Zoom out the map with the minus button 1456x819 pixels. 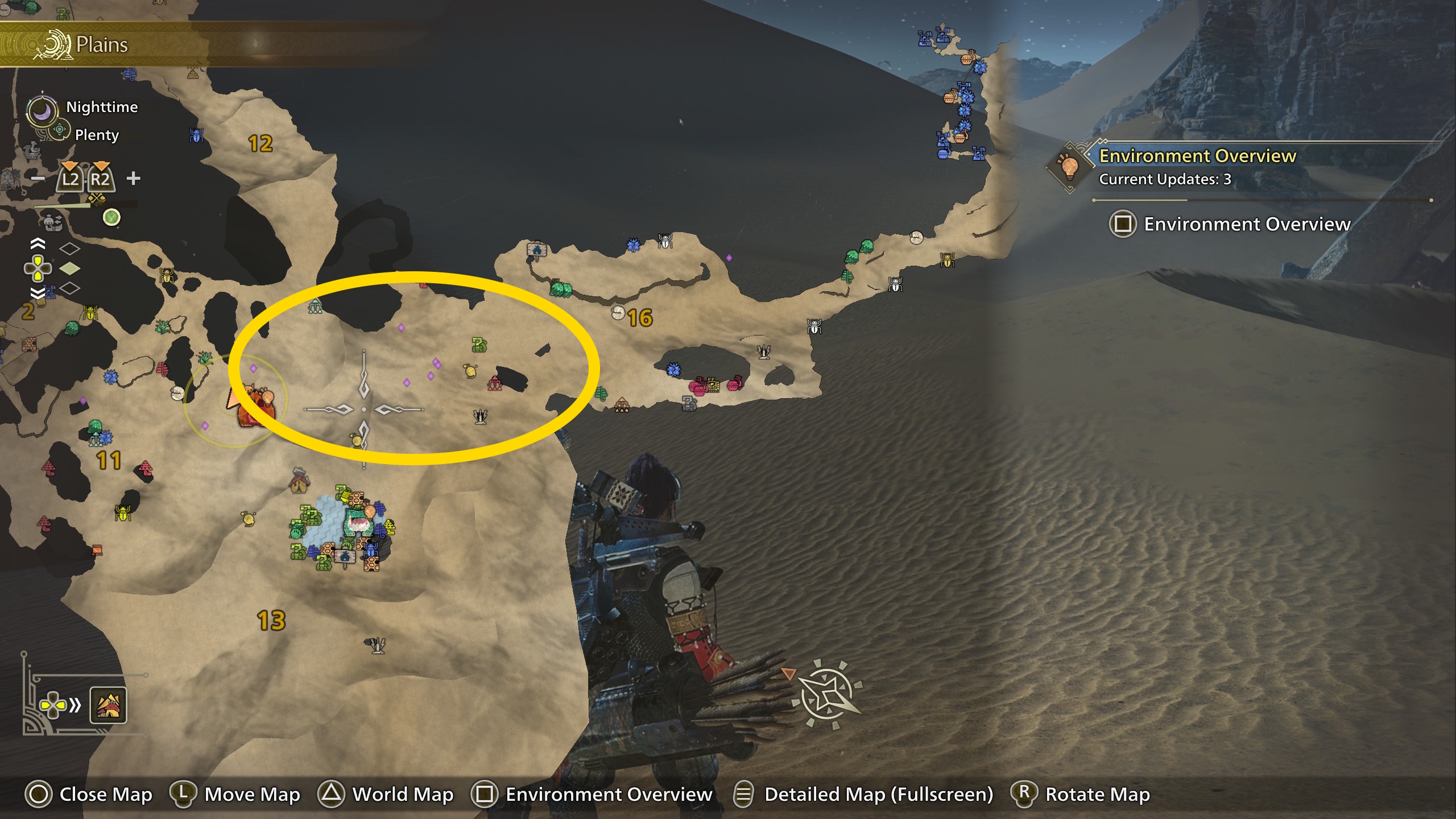(38, 179)
